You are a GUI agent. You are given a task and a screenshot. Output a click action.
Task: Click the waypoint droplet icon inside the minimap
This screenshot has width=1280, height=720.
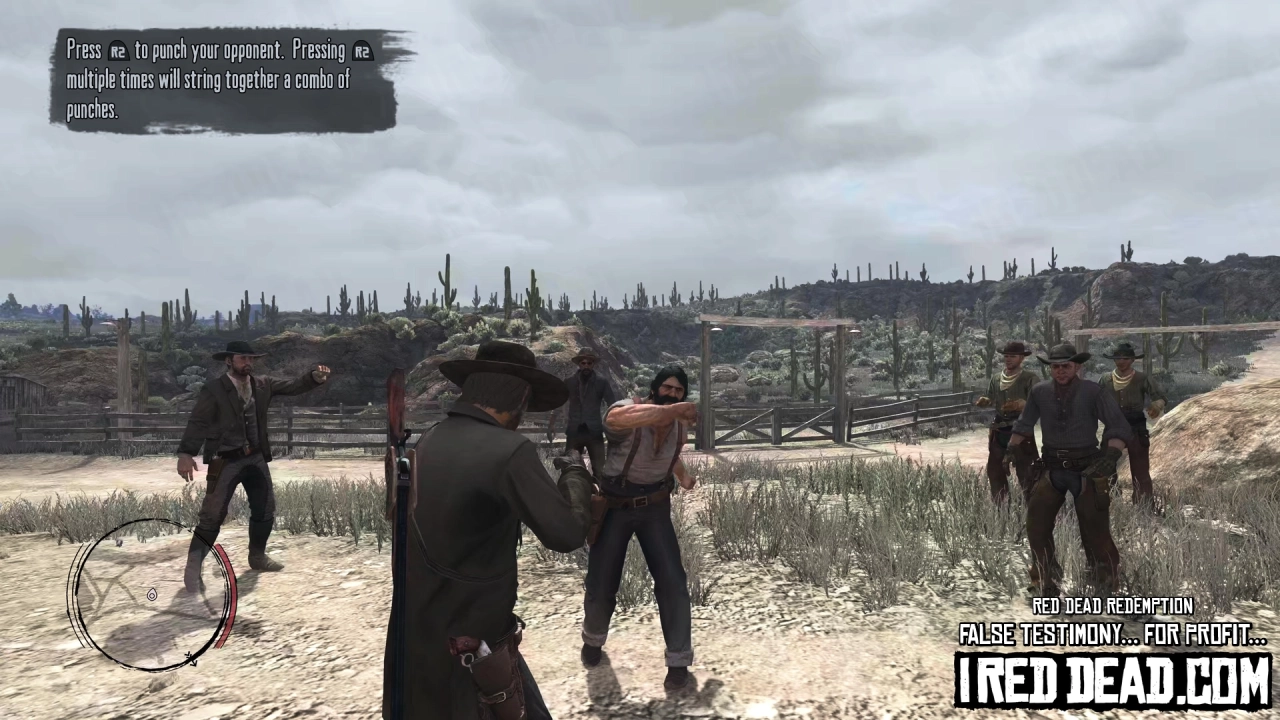click(153, 594)
